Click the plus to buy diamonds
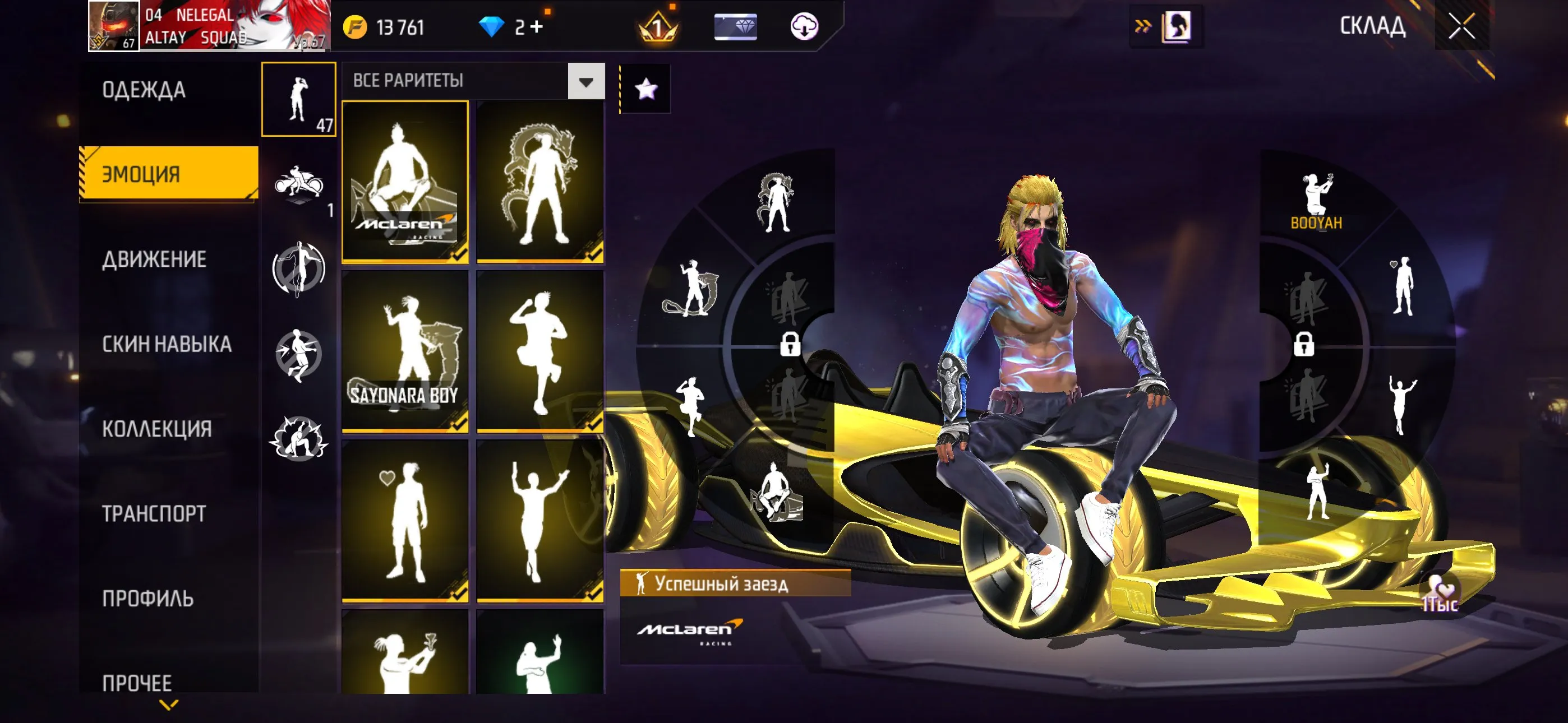 [x=538, y=26]
